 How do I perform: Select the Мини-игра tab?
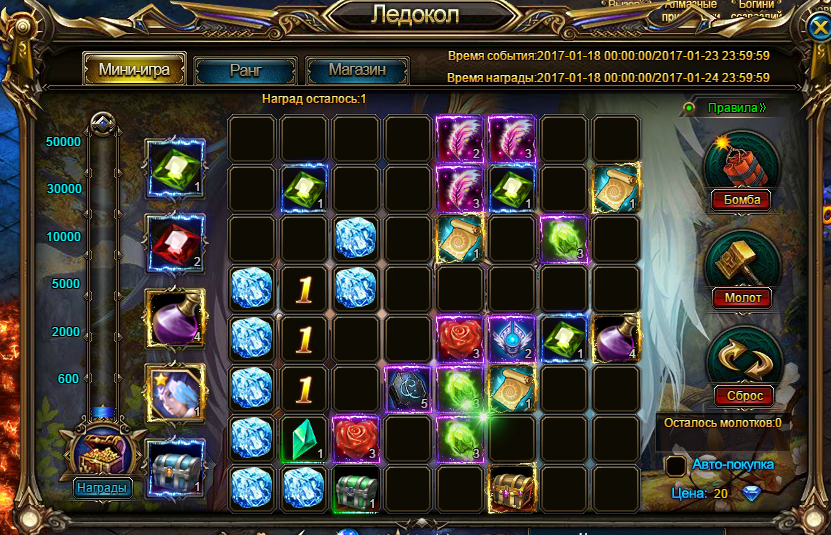click(x=134, y=71)
